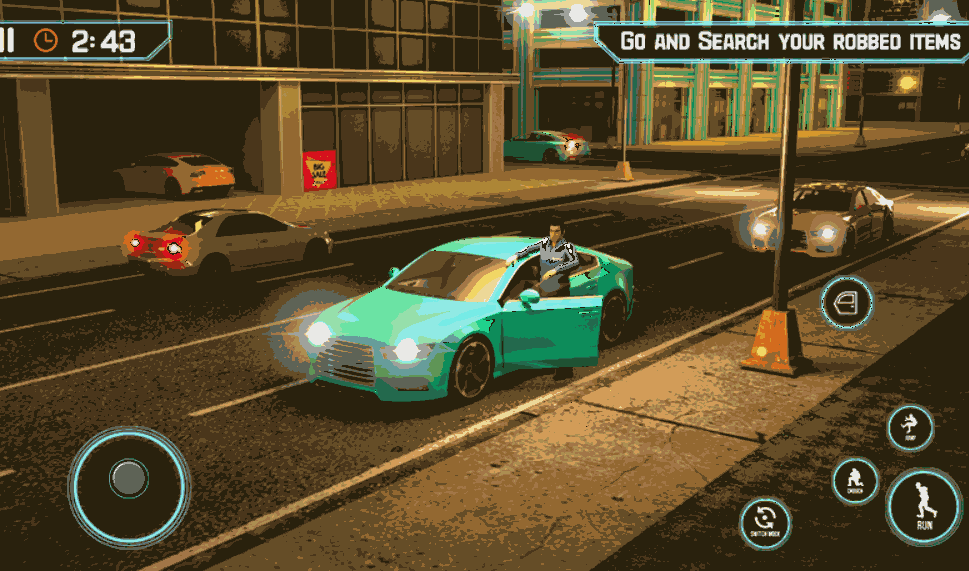Select the robbed items objective banner
The height and width of the screenshot is (571, 969).
(786, 42)
